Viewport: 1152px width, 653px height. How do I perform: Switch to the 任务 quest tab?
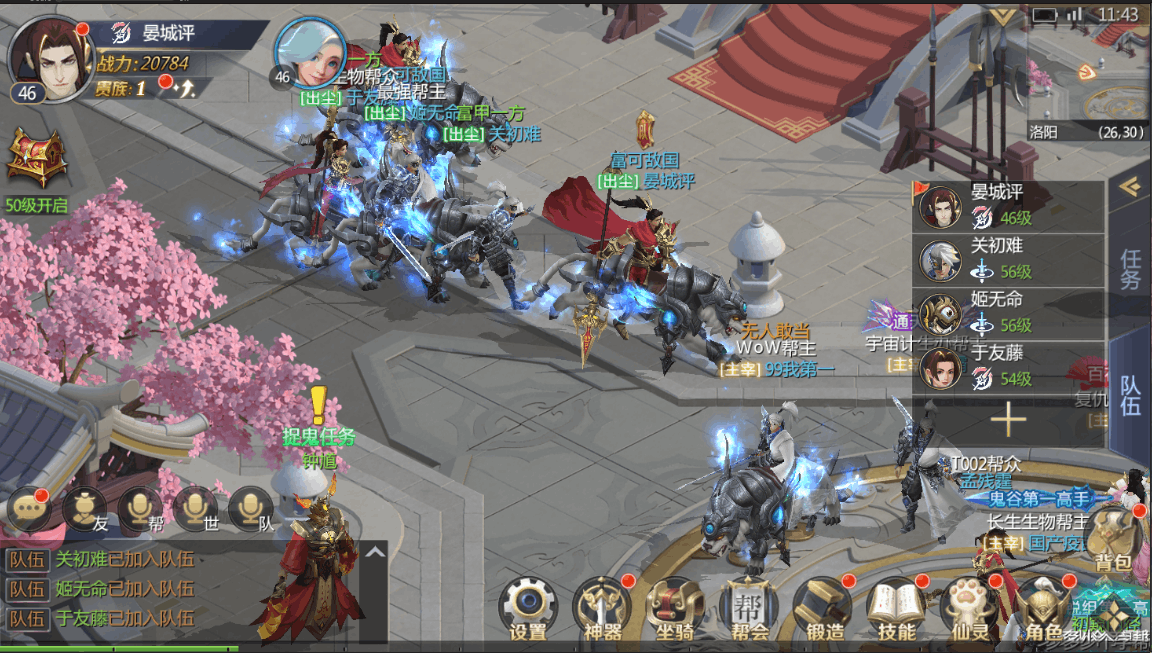pyautogui.click(x=1130, y=268)
